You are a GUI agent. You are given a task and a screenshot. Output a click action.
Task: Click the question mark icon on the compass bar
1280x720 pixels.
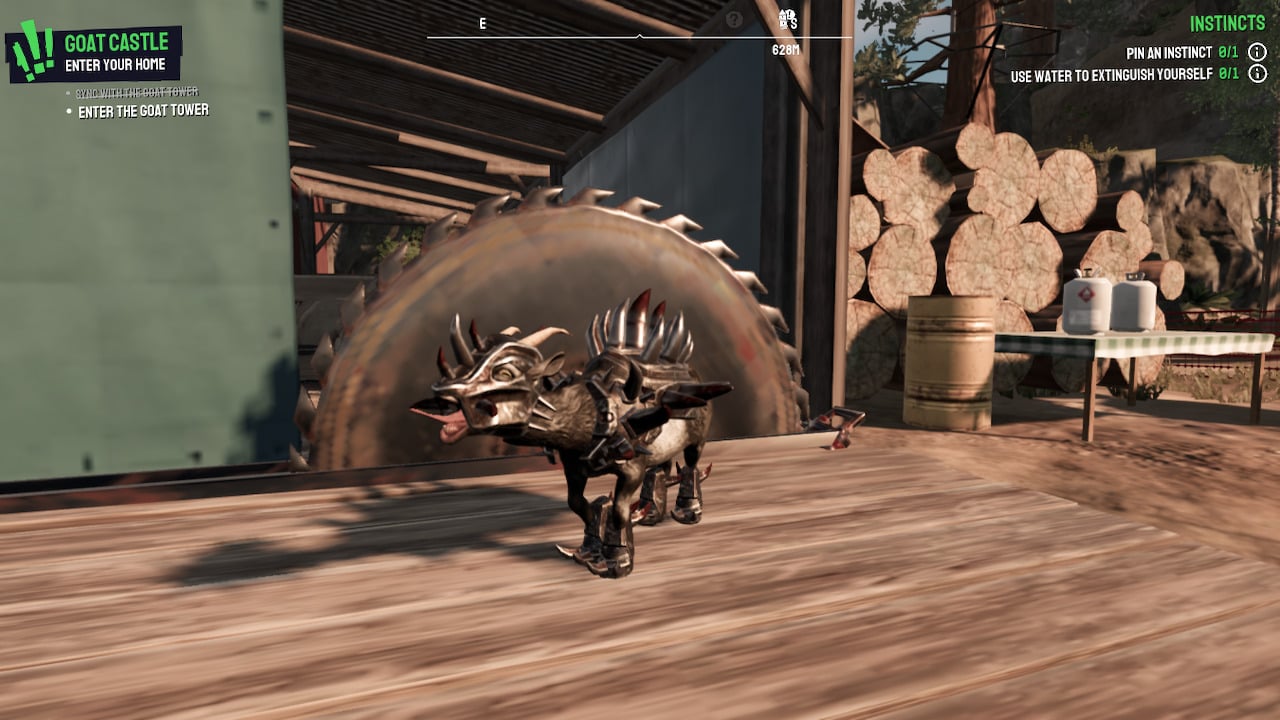[735, 17]
